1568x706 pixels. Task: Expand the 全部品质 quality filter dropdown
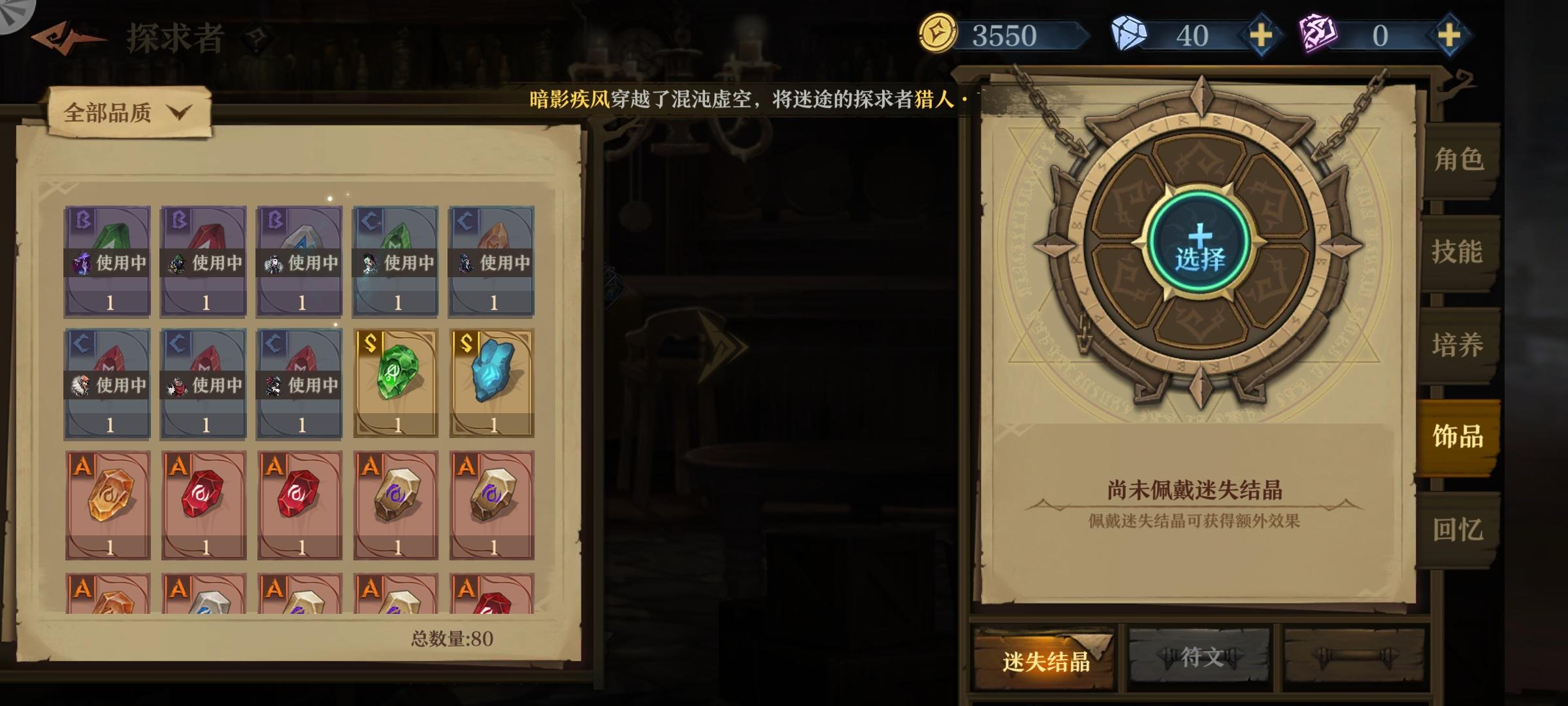(x=108, y=112)
